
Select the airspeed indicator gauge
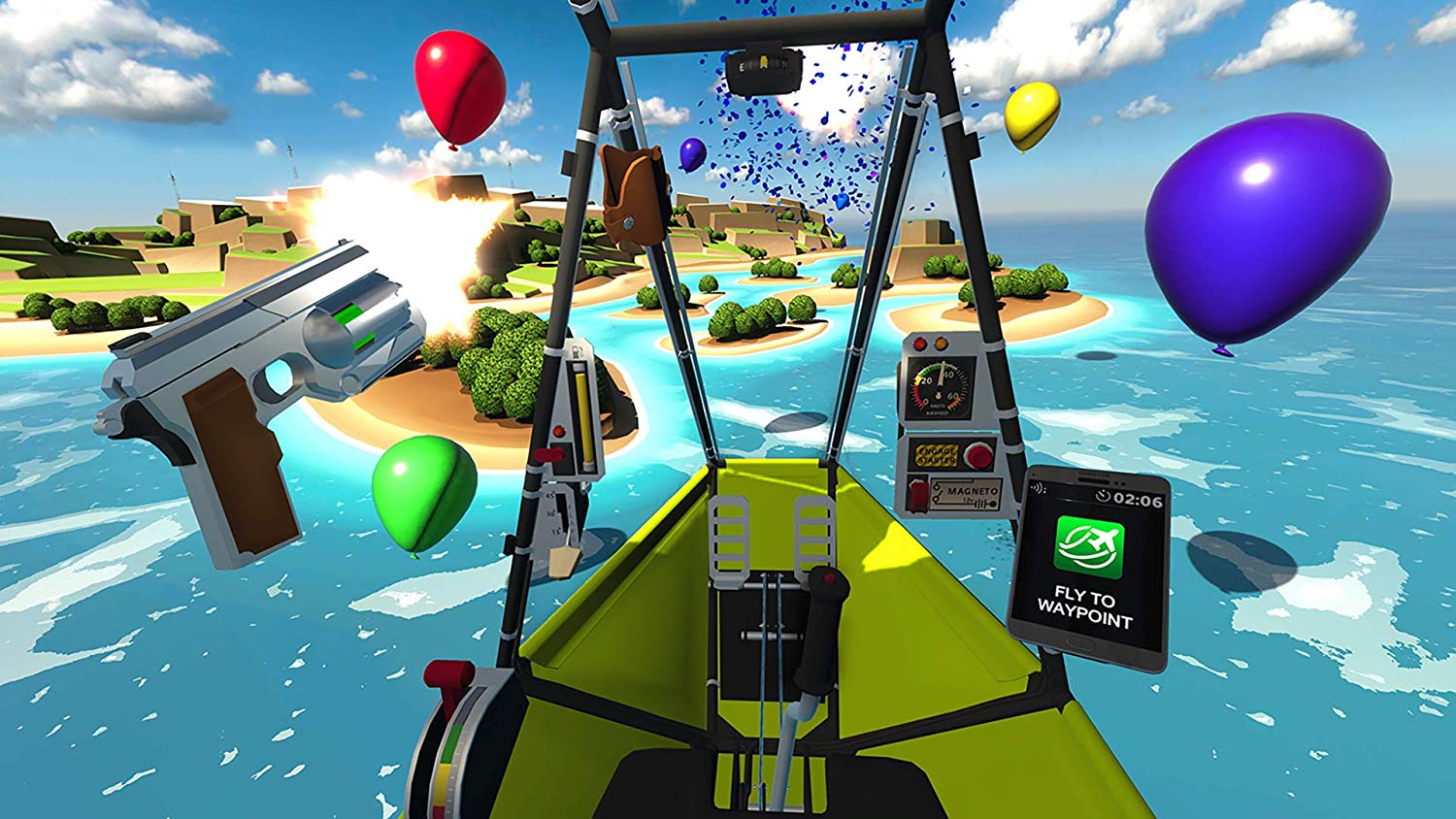938,388
